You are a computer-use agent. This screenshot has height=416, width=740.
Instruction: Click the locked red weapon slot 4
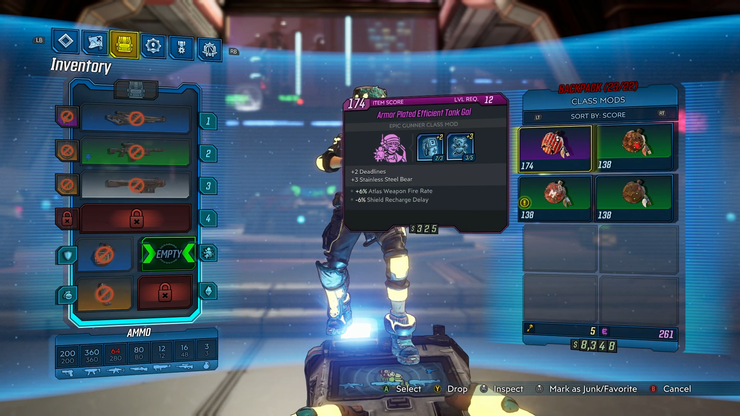pyautogui.click(x=135, y=217)
